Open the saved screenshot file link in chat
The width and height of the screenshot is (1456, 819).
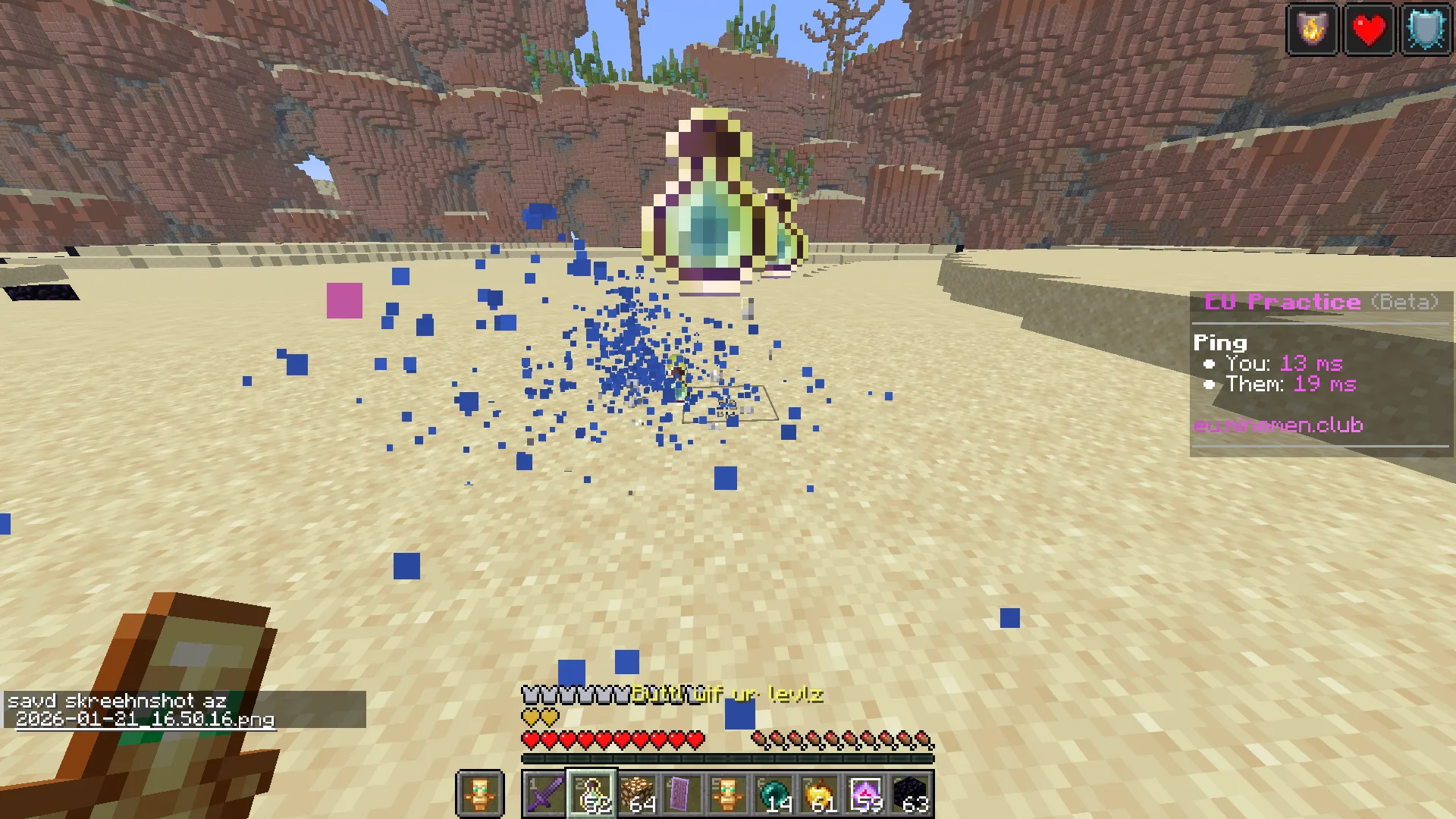point(145,719)
